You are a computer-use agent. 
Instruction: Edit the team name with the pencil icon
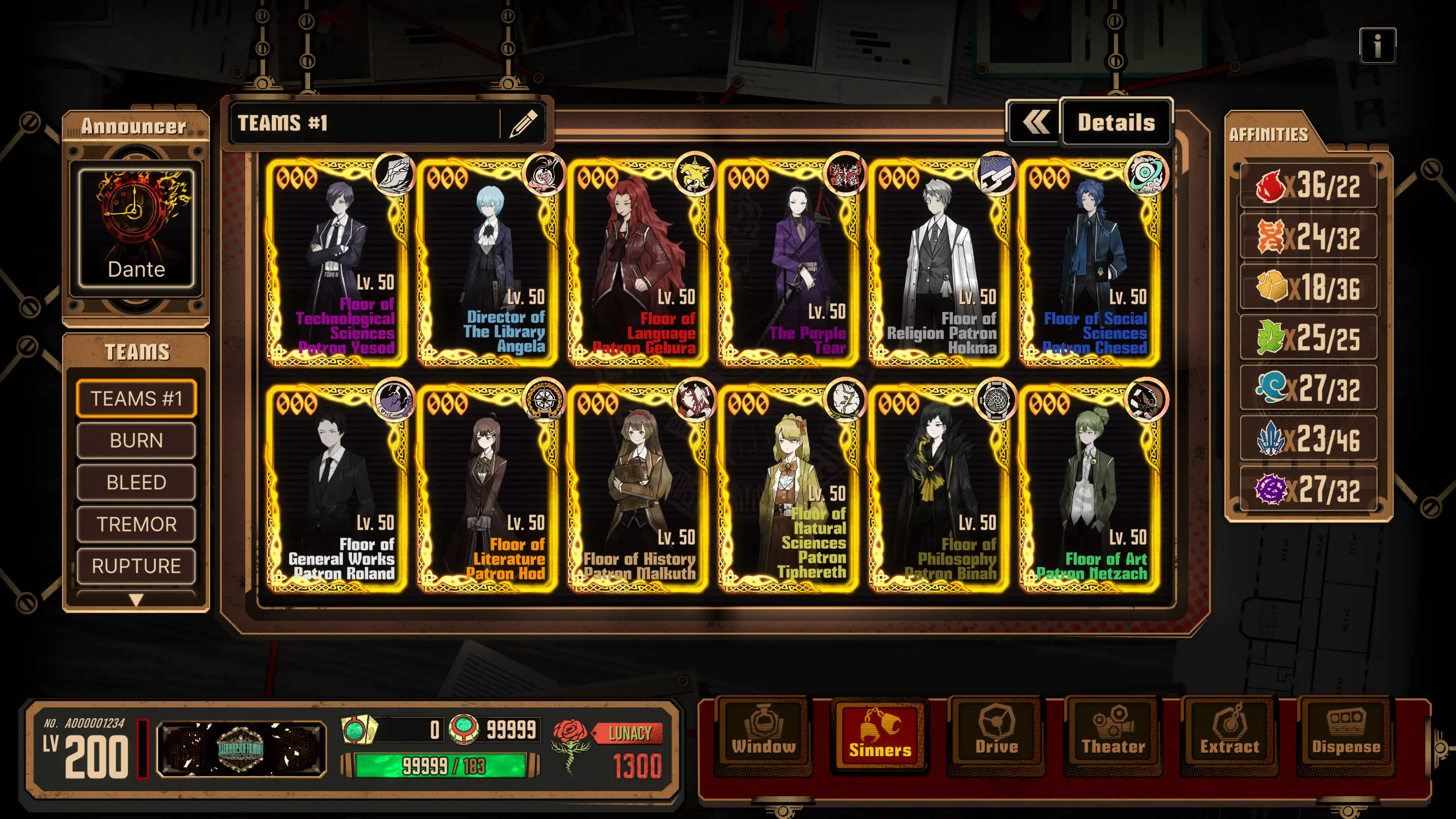523,124
